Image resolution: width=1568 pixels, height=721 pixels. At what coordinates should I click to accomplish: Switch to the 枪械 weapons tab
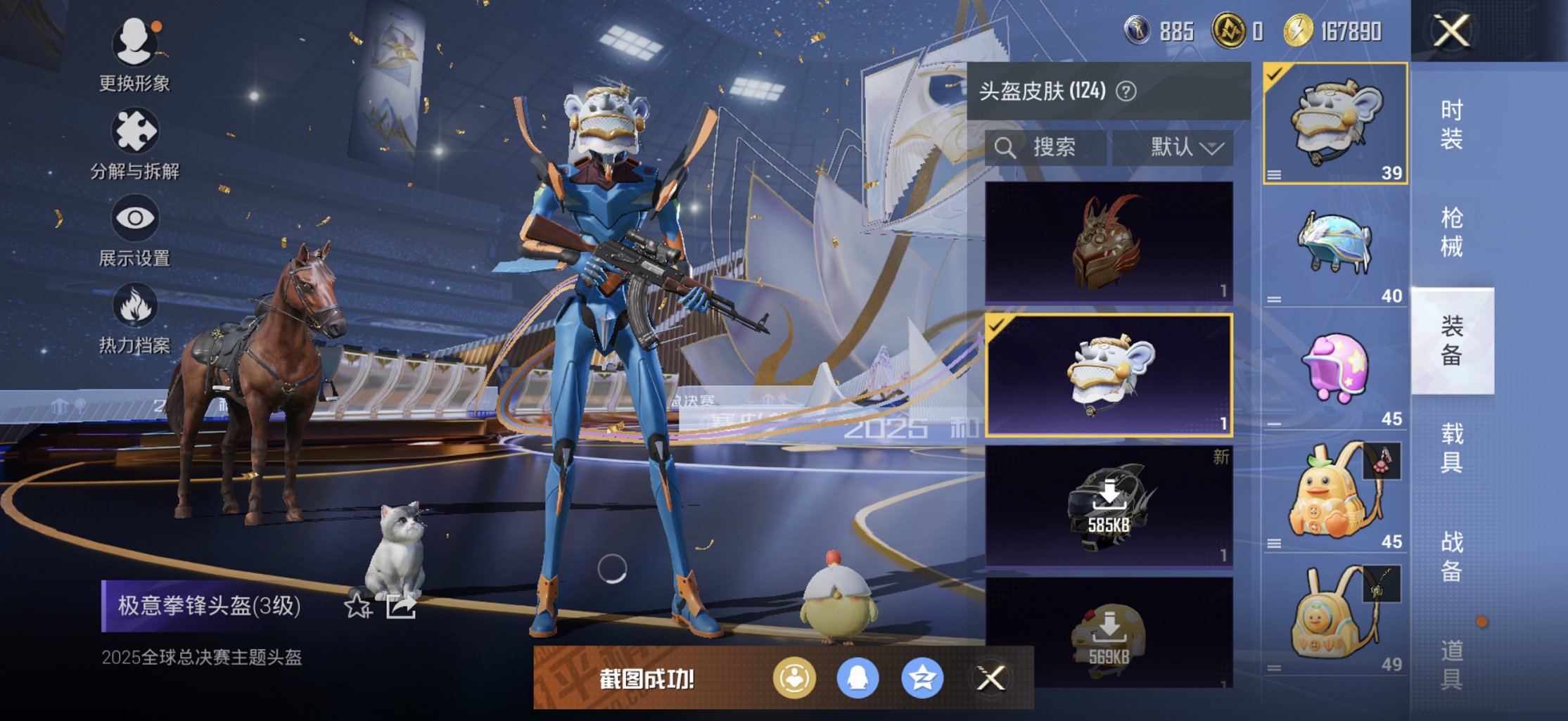point(1453,232)
